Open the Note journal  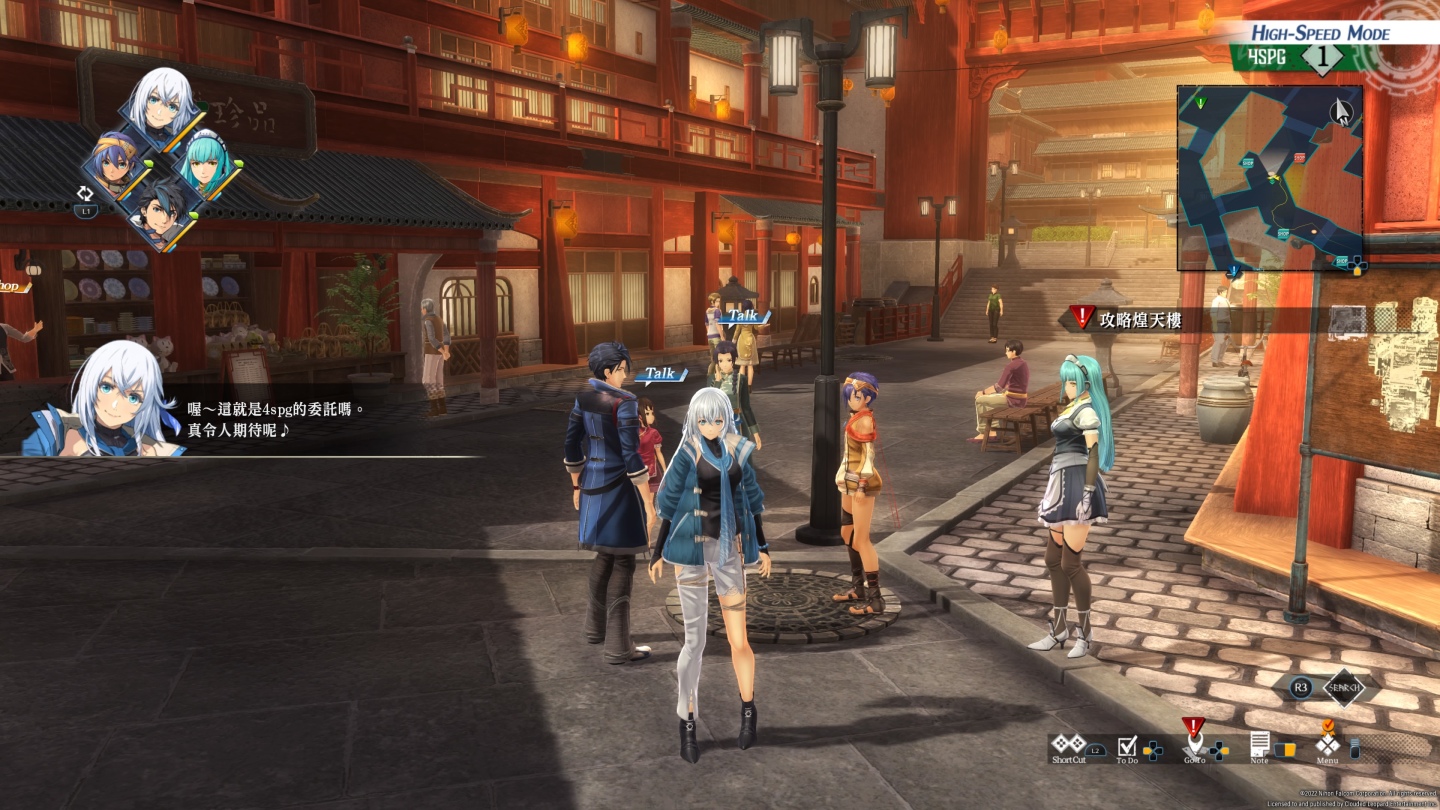[x=1260, y=744]
